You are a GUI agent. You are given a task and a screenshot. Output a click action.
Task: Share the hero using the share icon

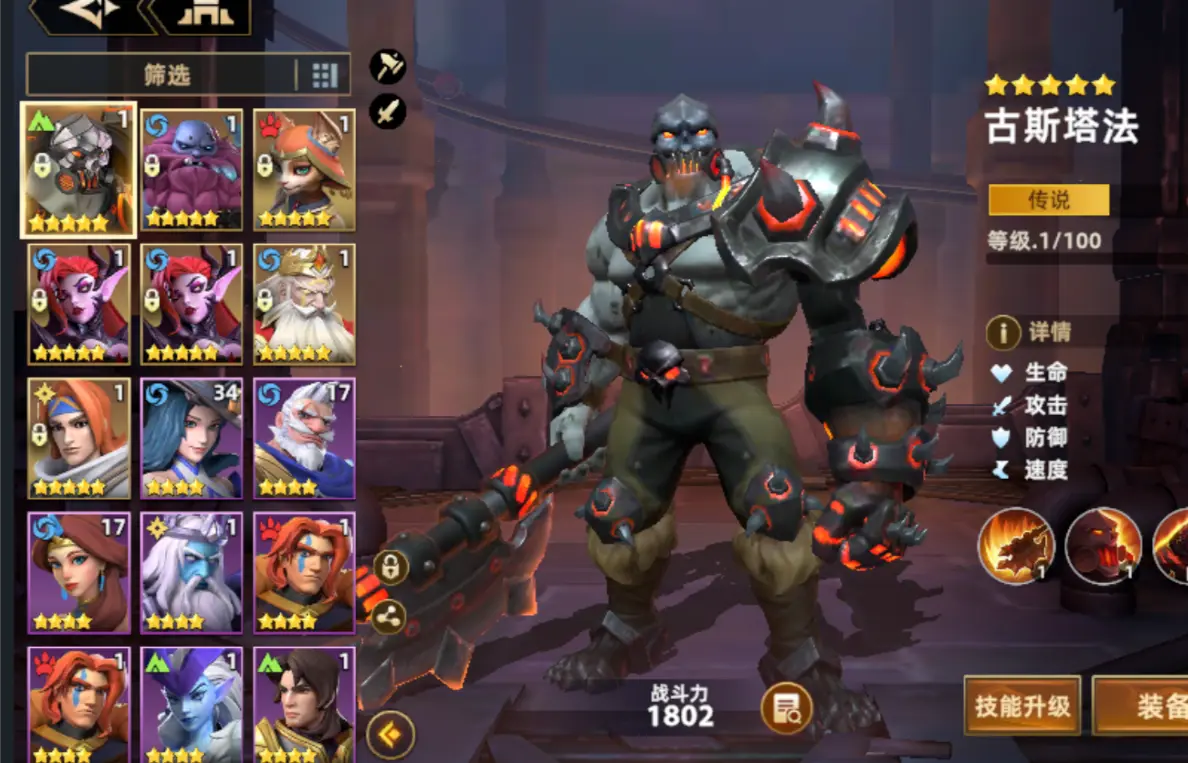(390, 617)
